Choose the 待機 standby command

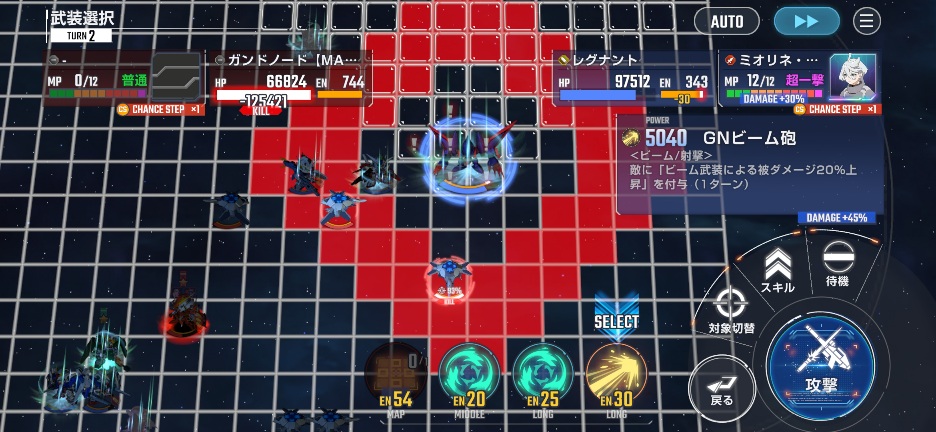pos(837,265)
